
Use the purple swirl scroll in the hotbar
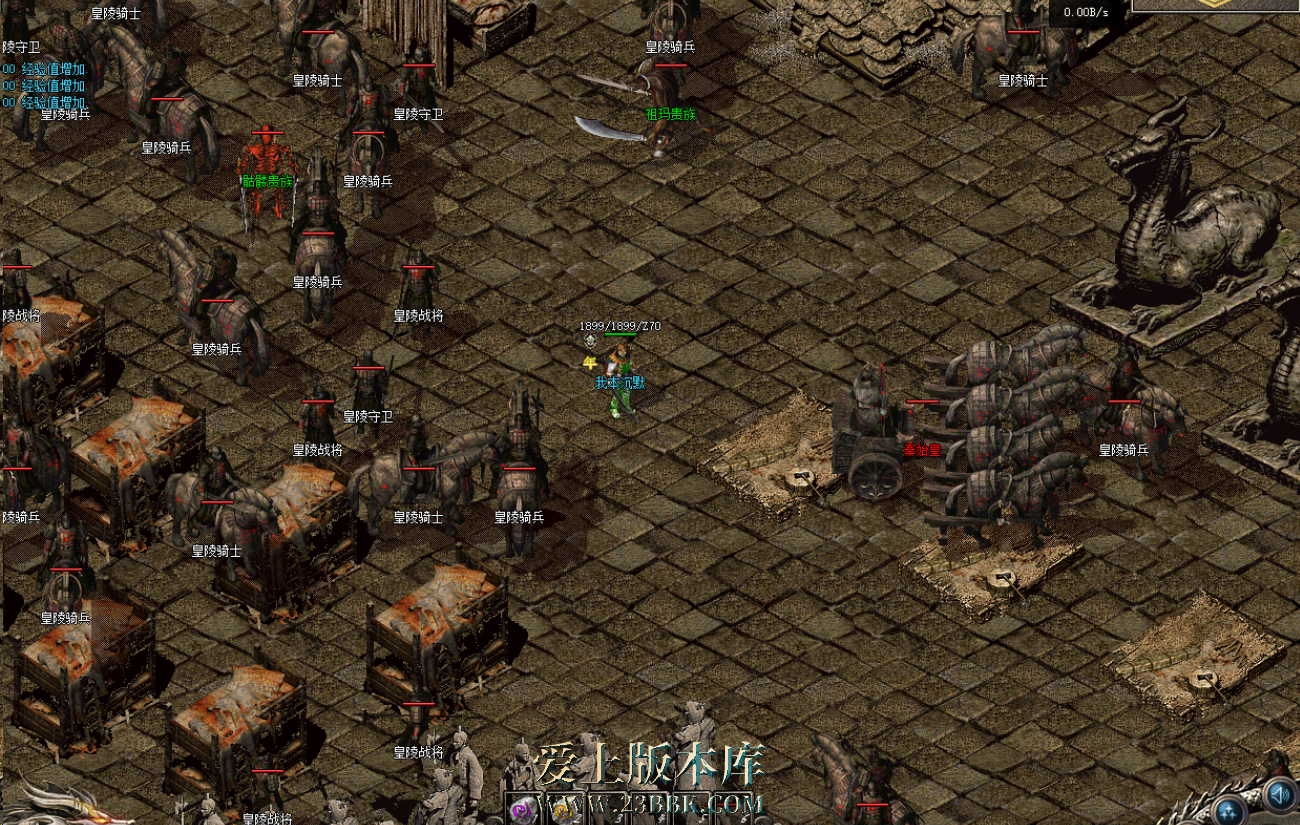(x=521, y=806)
